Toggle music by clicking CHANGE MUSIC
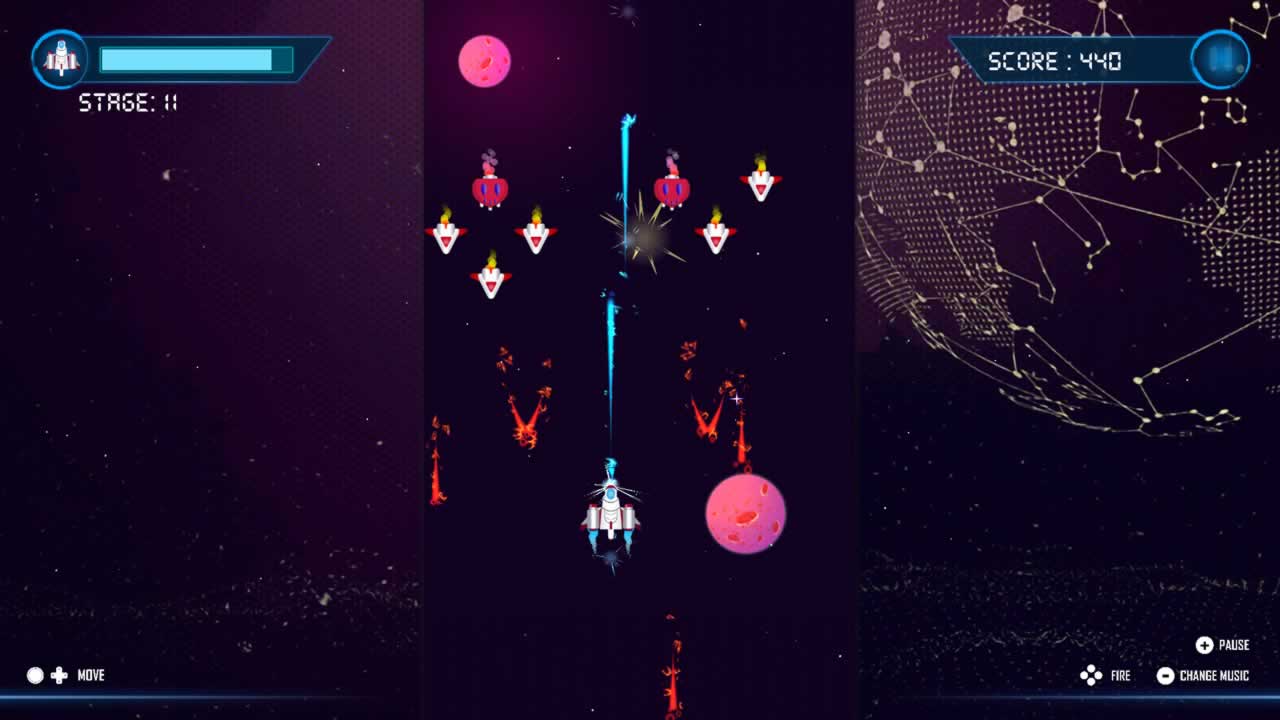 click(1213, 675)
